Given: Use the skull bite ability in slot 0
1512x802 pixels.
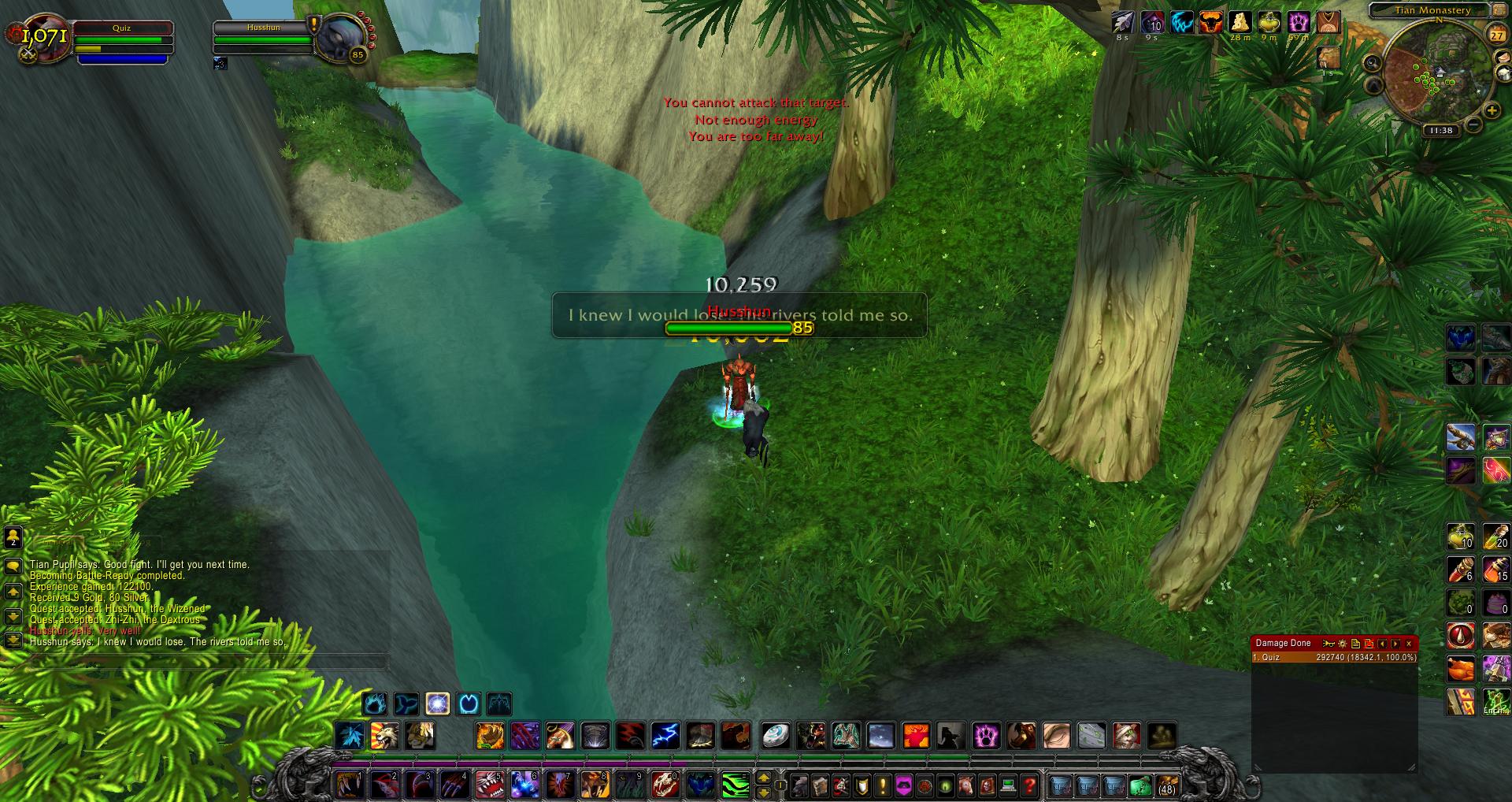Looking at the screenshot, I should coord(665,785).
